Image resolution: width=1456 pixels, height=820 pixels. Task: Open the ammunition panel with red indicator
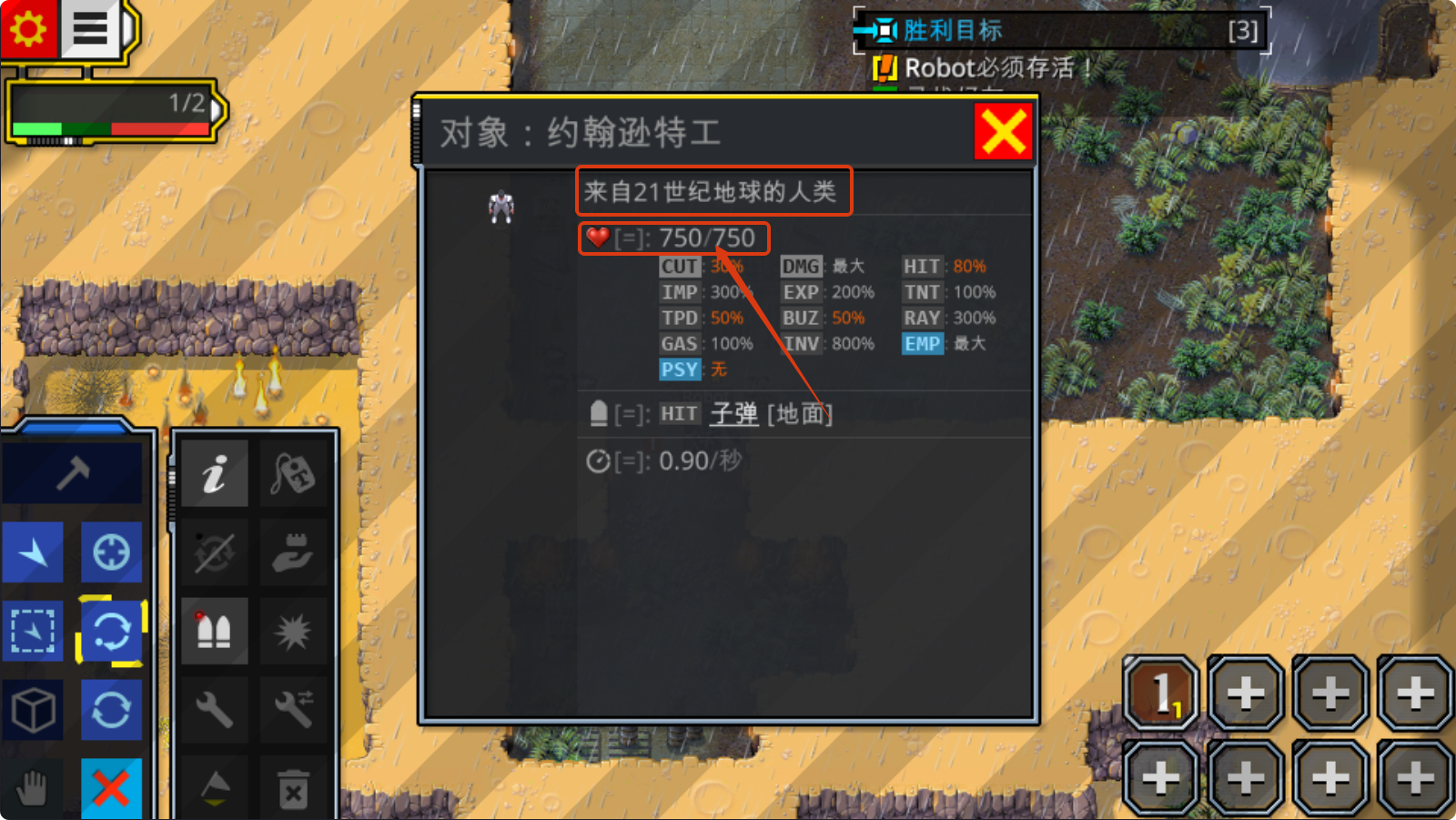click(214, 630)
